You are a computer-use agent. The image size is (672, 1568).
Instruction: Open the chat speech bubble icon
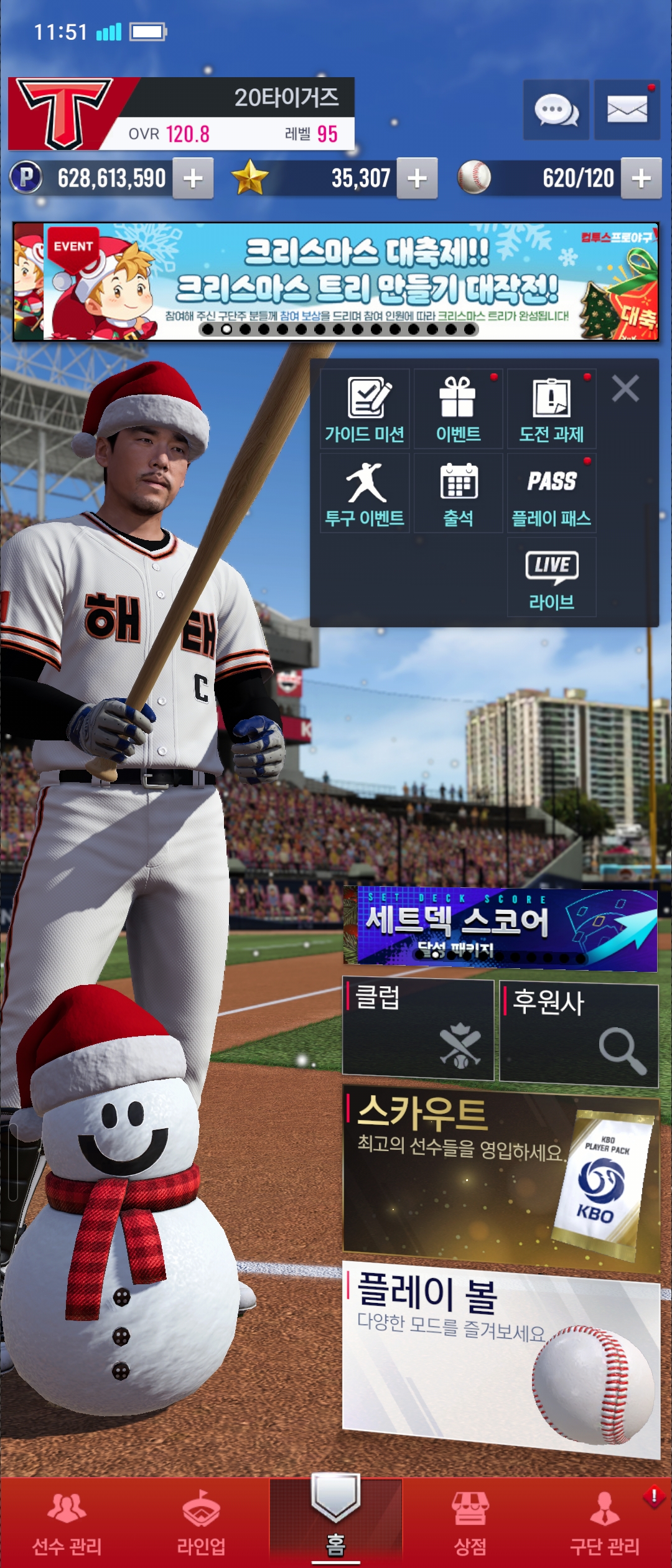556,110
